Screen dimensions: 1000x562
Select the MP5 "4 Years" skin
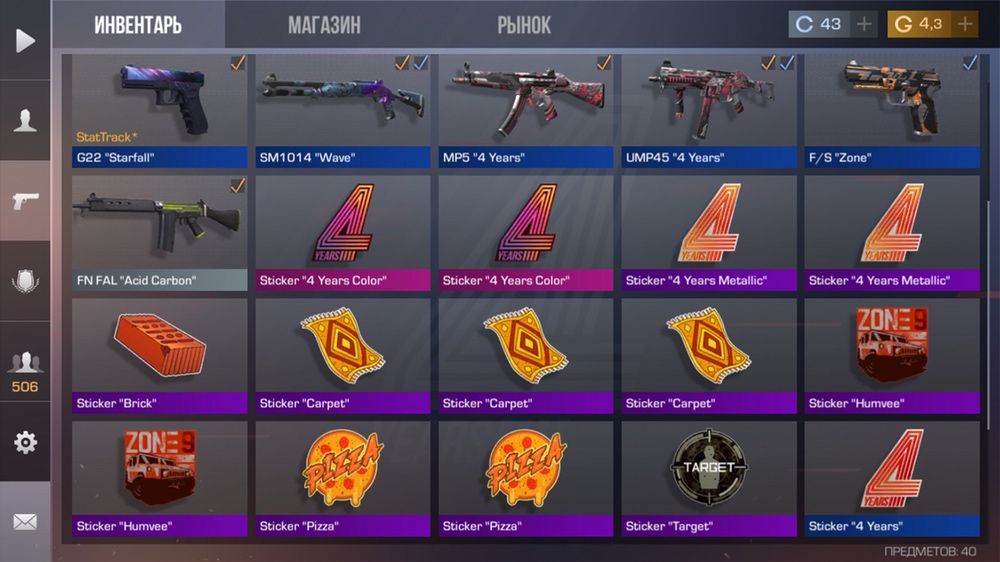(x=525, y=110)
